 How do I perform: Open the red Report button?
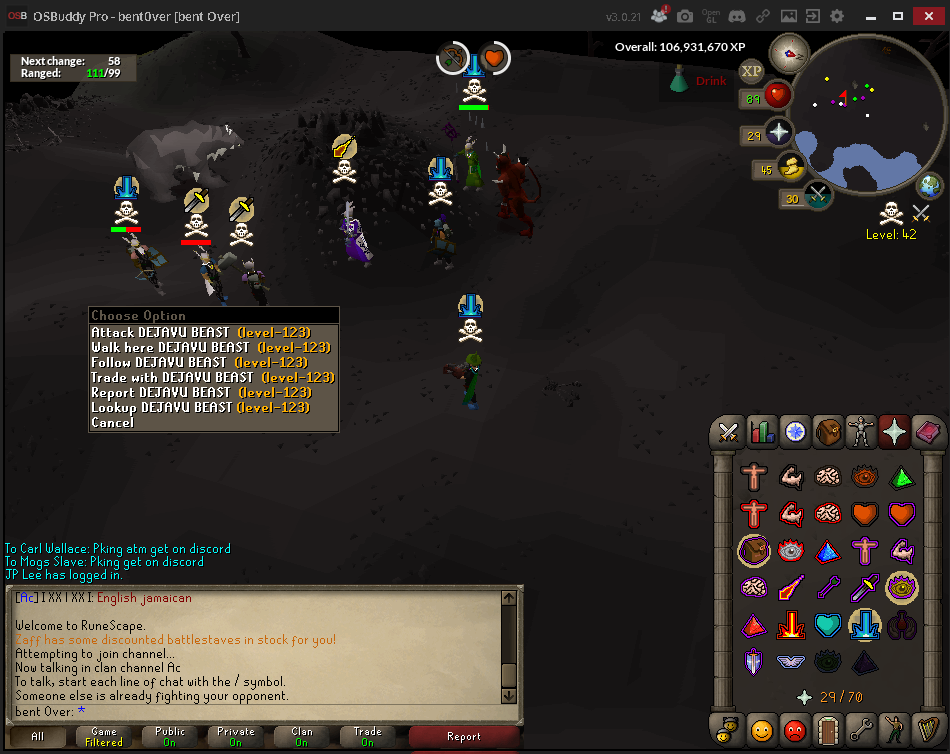pyautogui.click(x=463, y=737)
